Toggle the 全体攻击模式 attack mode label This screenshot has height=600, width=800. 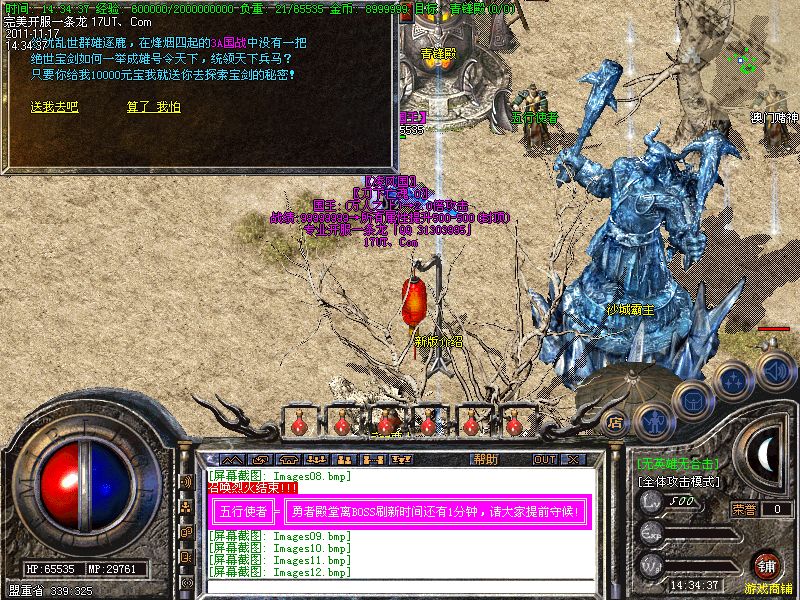680,481
